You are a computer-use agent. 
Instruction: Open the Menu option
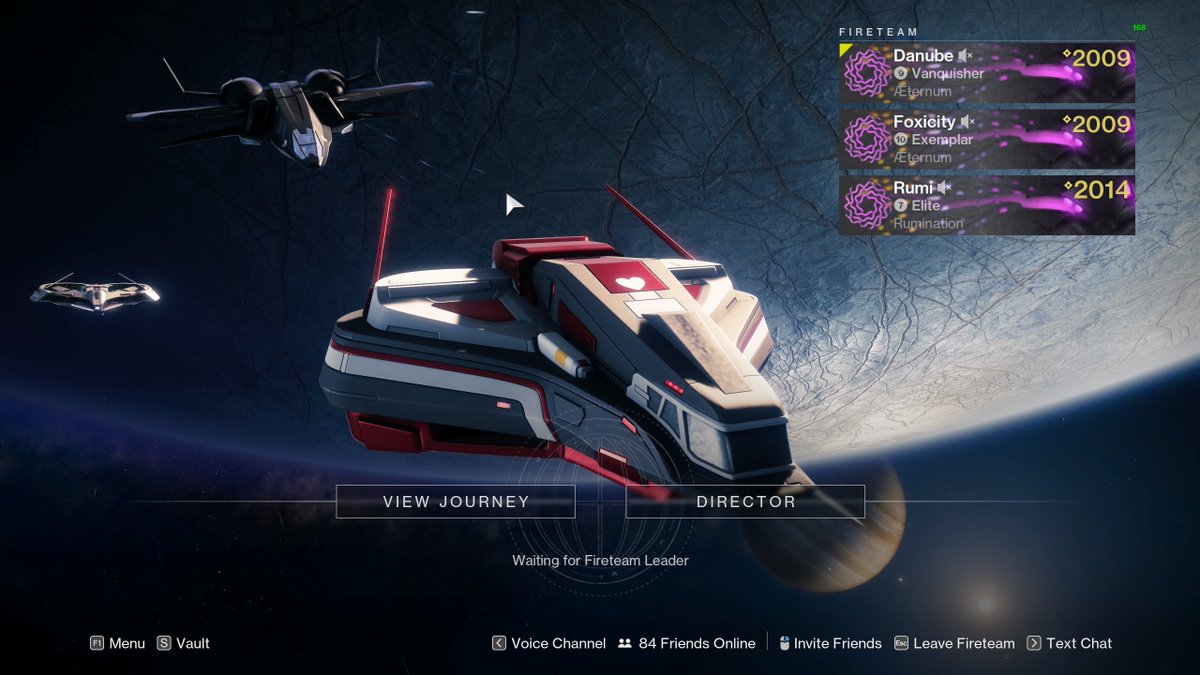[118, 644]
